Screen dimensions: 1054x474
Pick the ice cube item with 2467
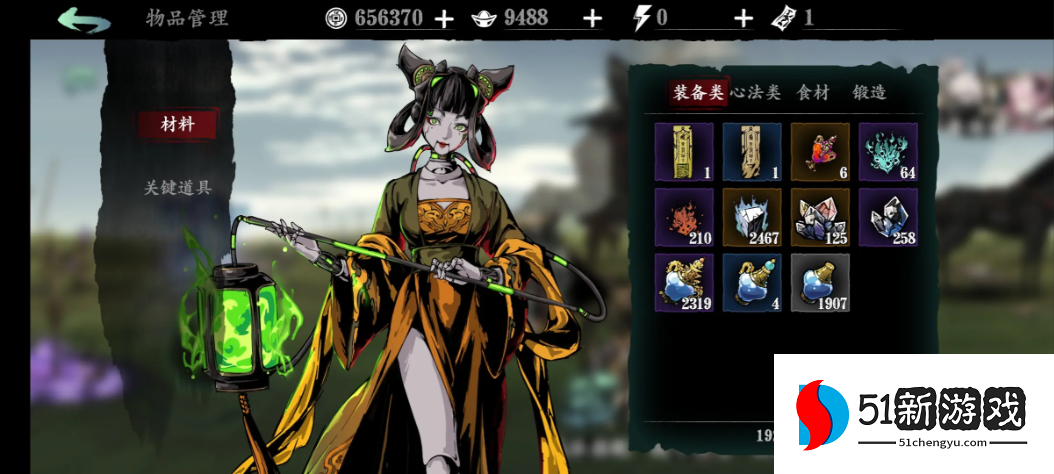click(752, 217)
